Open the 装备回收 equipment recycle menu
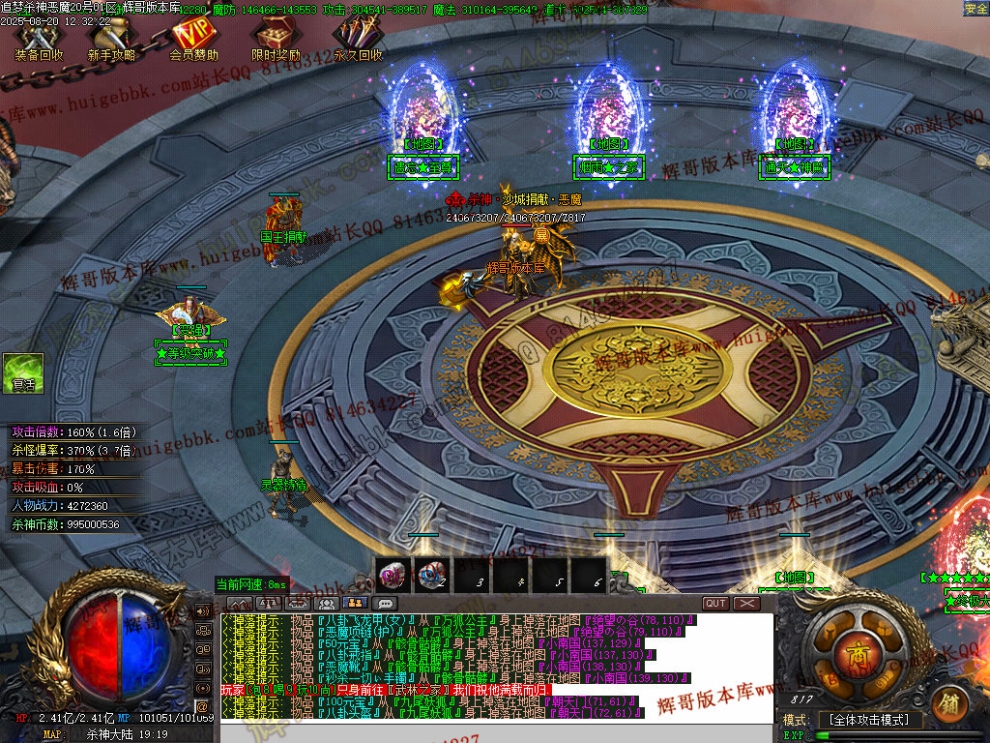Image resolution: width=990 pixels, height=743 pixels. 39,40
